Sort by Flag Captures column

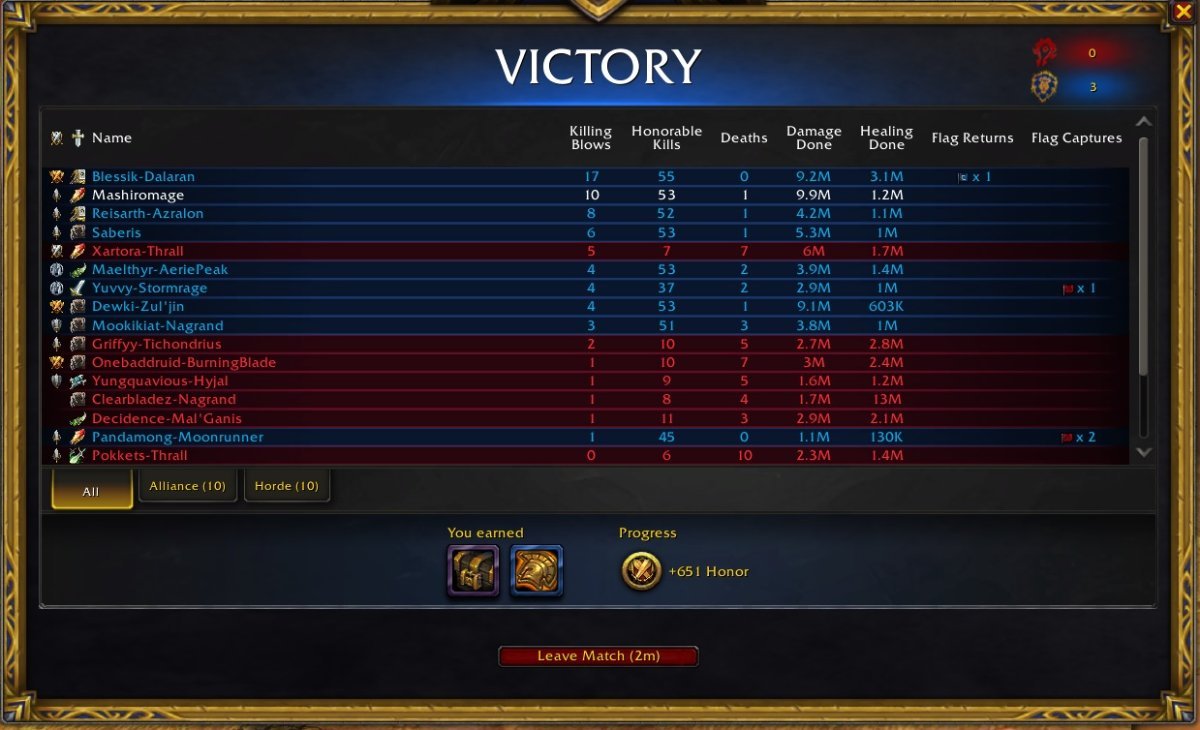click(x=1076, y=138)
